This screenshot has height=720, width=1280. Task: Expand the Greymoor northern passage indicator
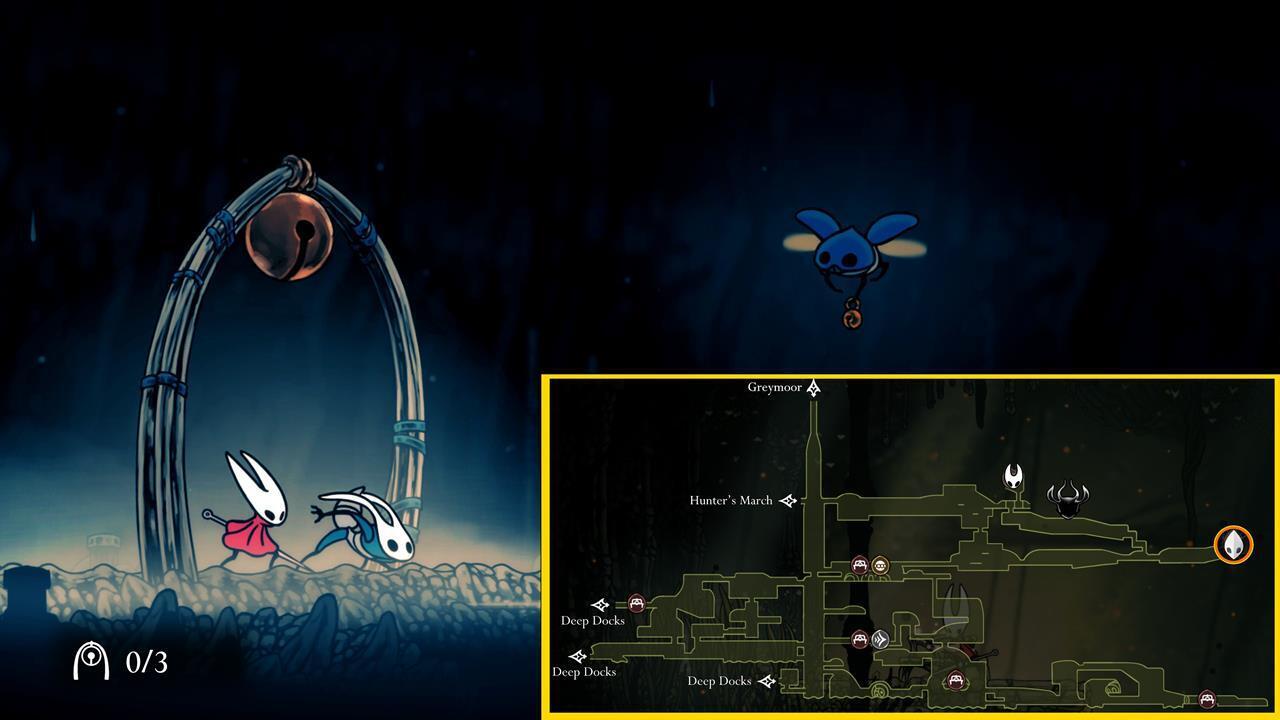click(x=812, y=387)
